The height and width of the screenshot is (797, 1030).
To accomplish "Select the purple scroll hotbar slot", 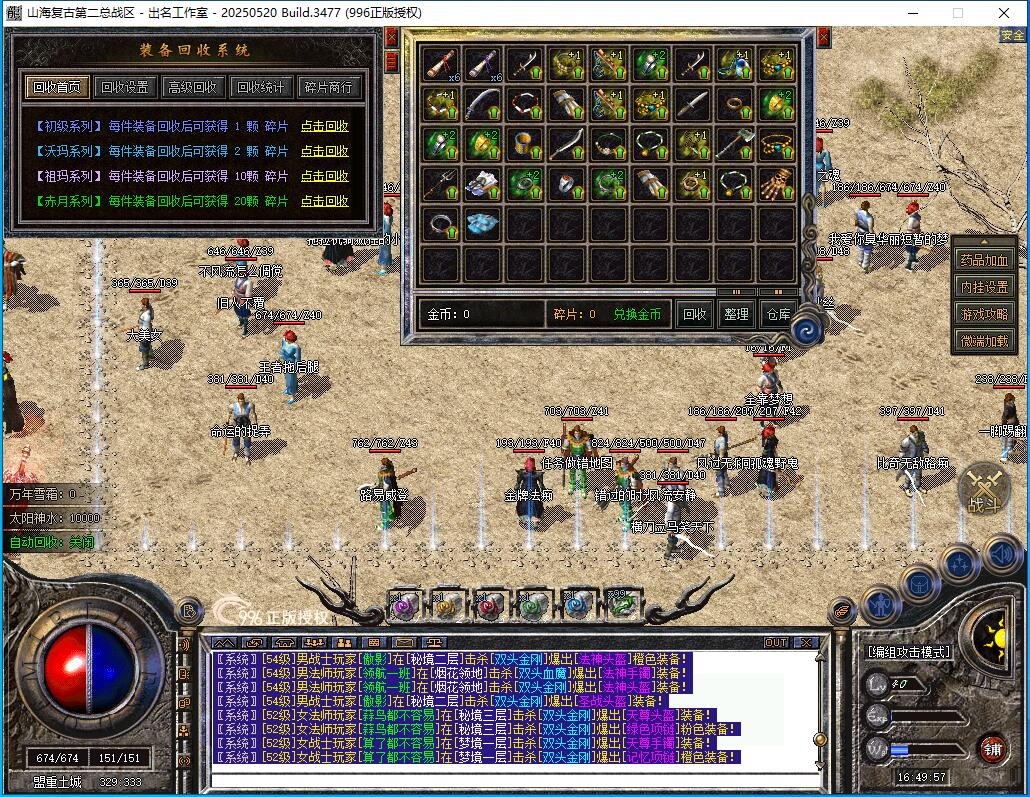I will tap(403, 604).
